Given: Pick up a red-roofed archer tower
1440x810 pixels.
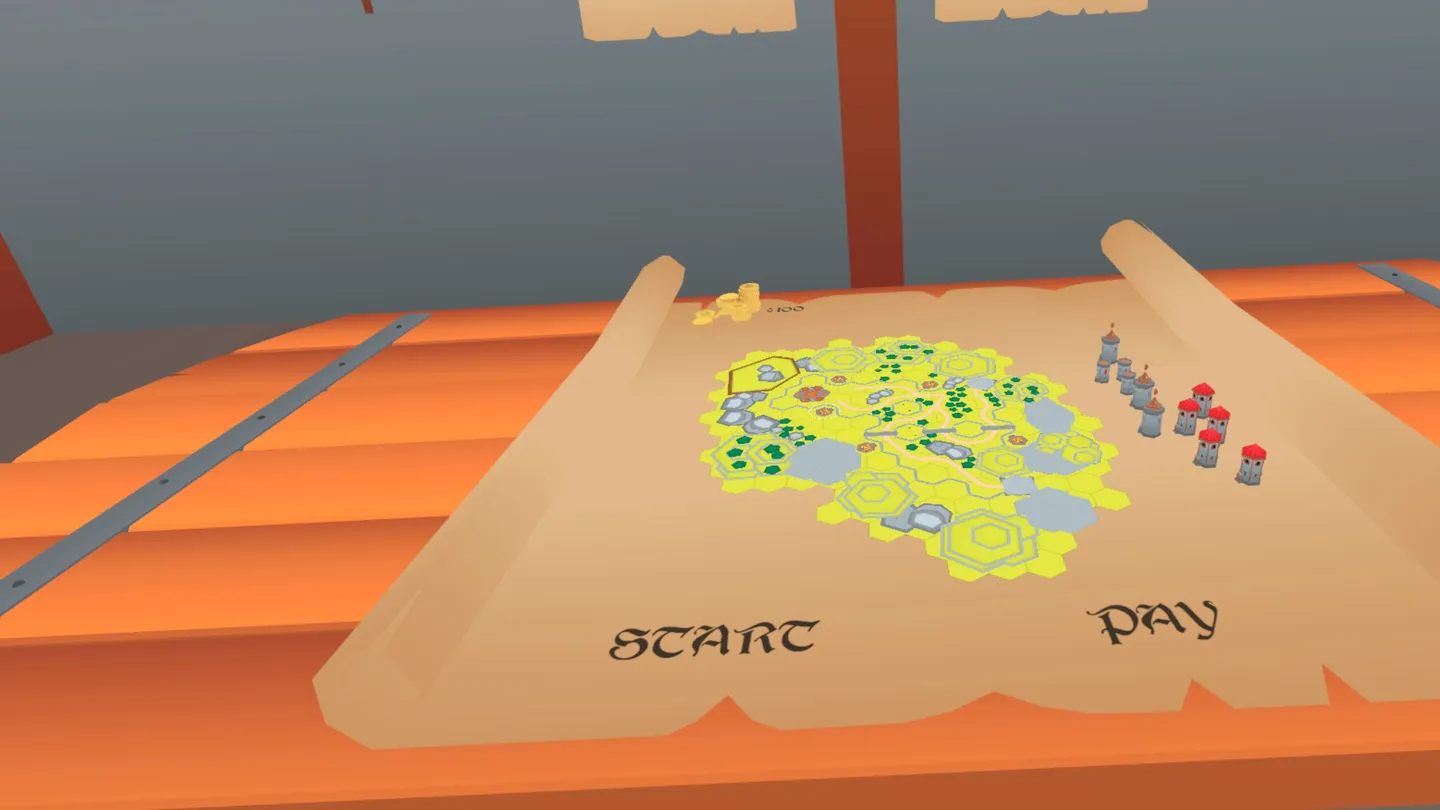Looking at the screenshot, I should click(x=1202, y=399).
